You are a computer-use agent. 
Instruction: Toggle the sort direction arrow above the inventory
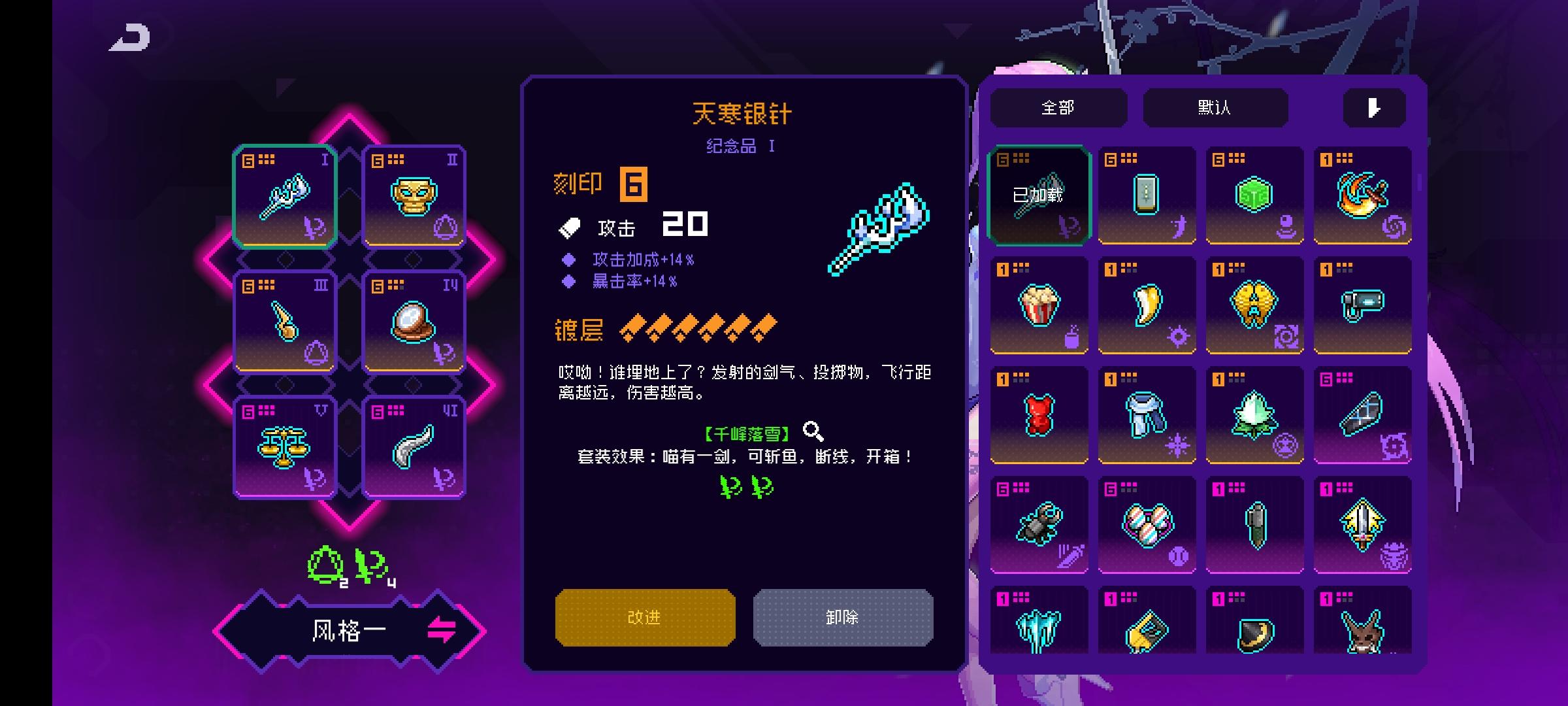[x=1374, y=108]
